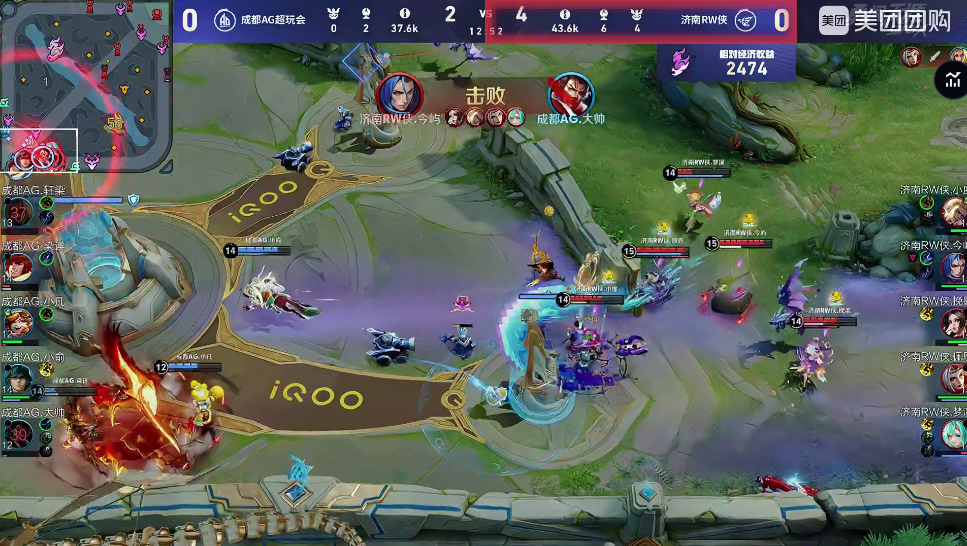
Task: Select player 成都AG.轩染 portrait
Action: tap(20, 211)
